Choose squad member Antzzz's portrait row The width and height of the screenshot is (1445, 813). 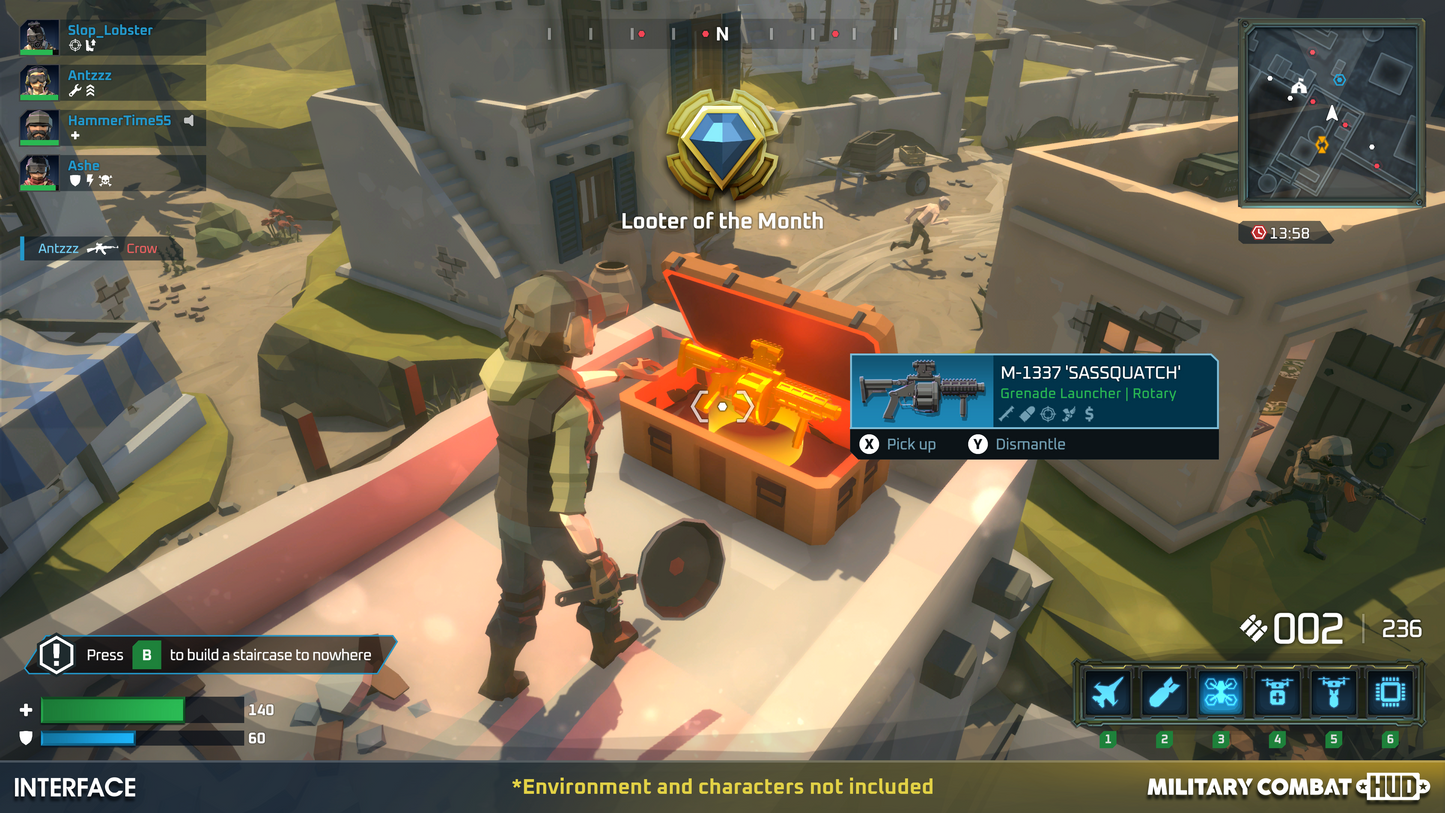click(x=112, y=82)
